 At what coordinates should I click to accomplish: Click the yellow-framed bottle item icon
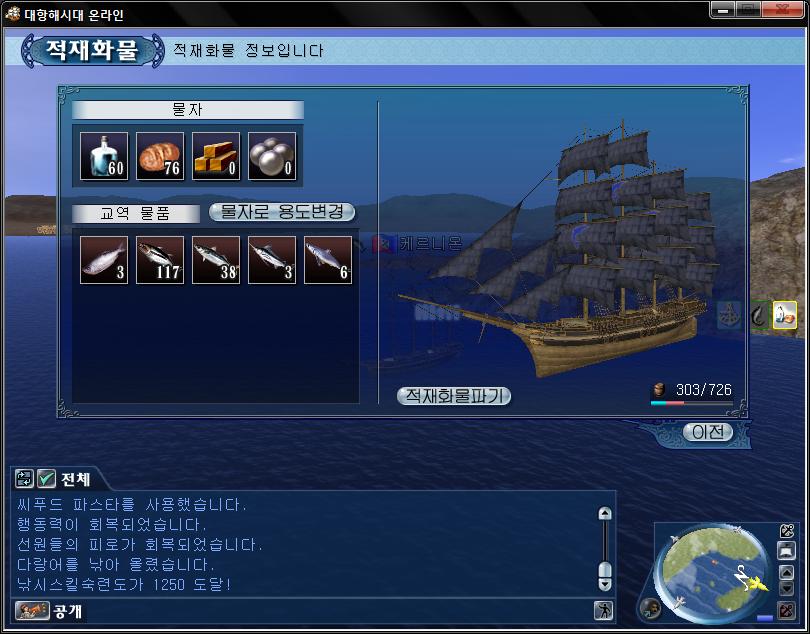click(785, 314)
